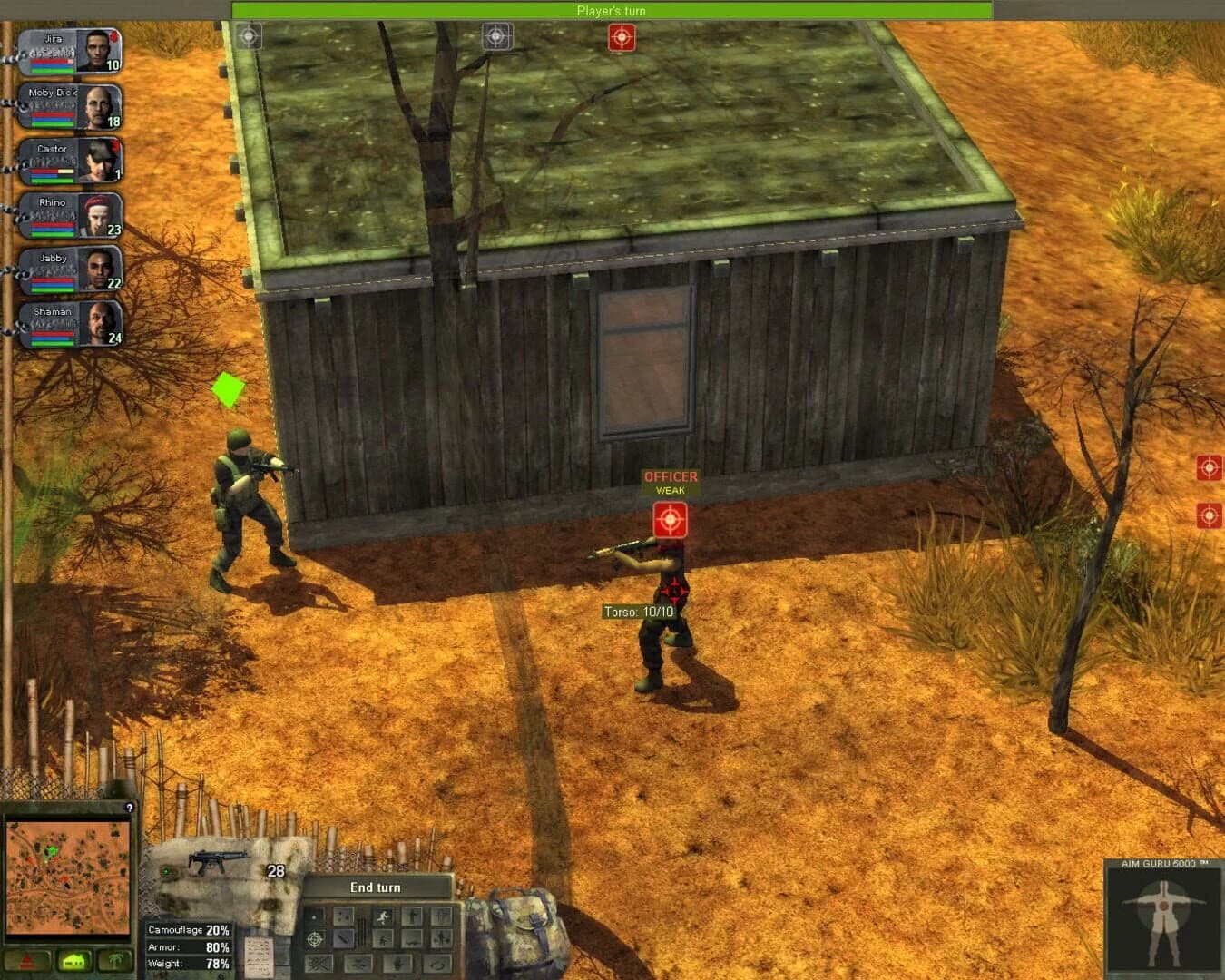Click the crossed-out cancel action icon
The width and height of the screenshot is (1225, 980).
319,963
